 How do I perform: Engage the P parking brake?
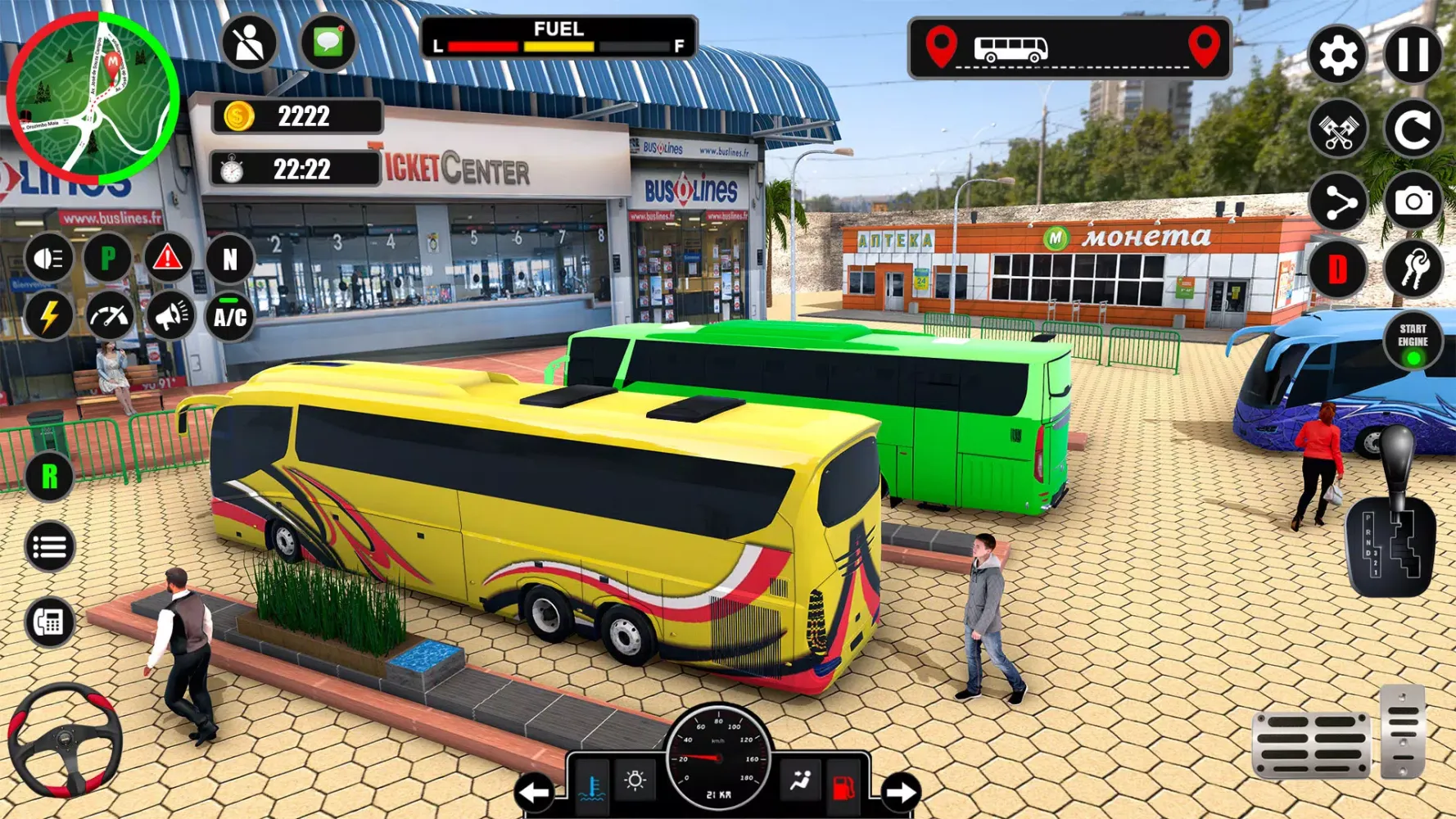pos(107,260)
